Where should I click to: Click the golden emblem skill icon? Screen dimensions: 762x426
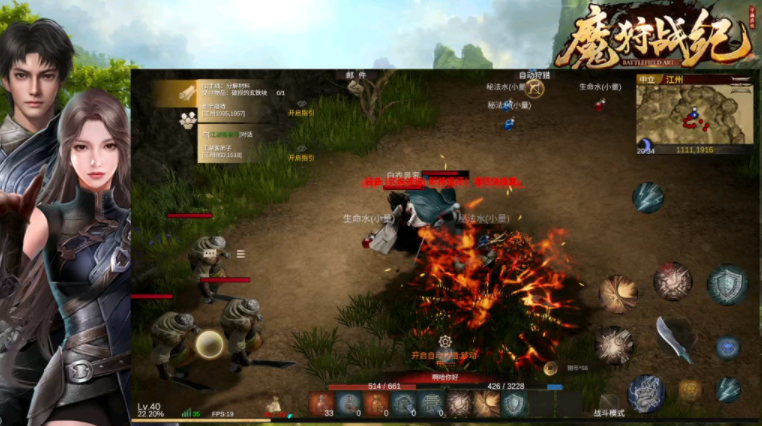690,390
